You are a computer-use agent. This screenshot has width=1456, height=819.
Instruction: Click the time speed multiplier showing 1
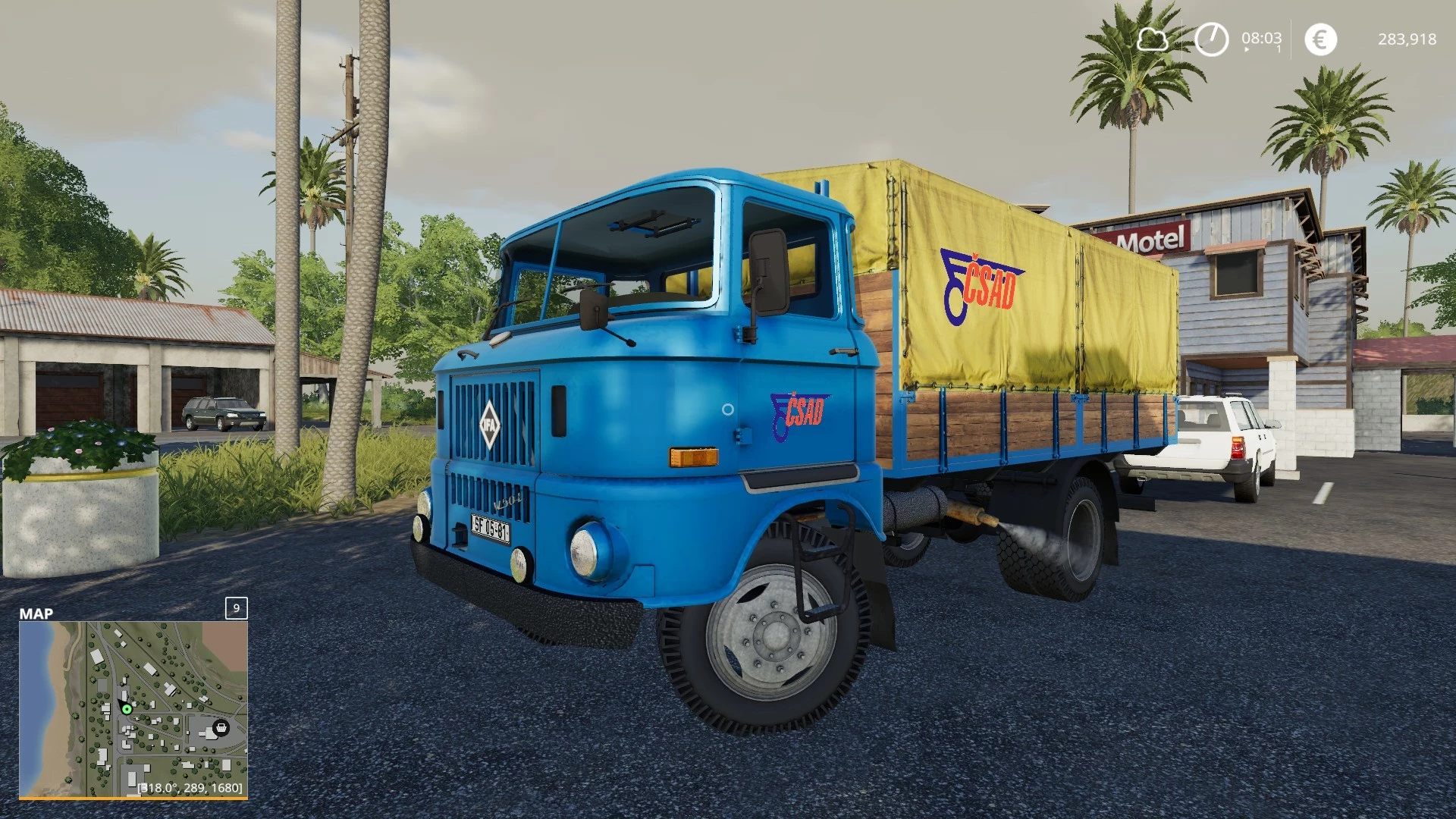1279,49
